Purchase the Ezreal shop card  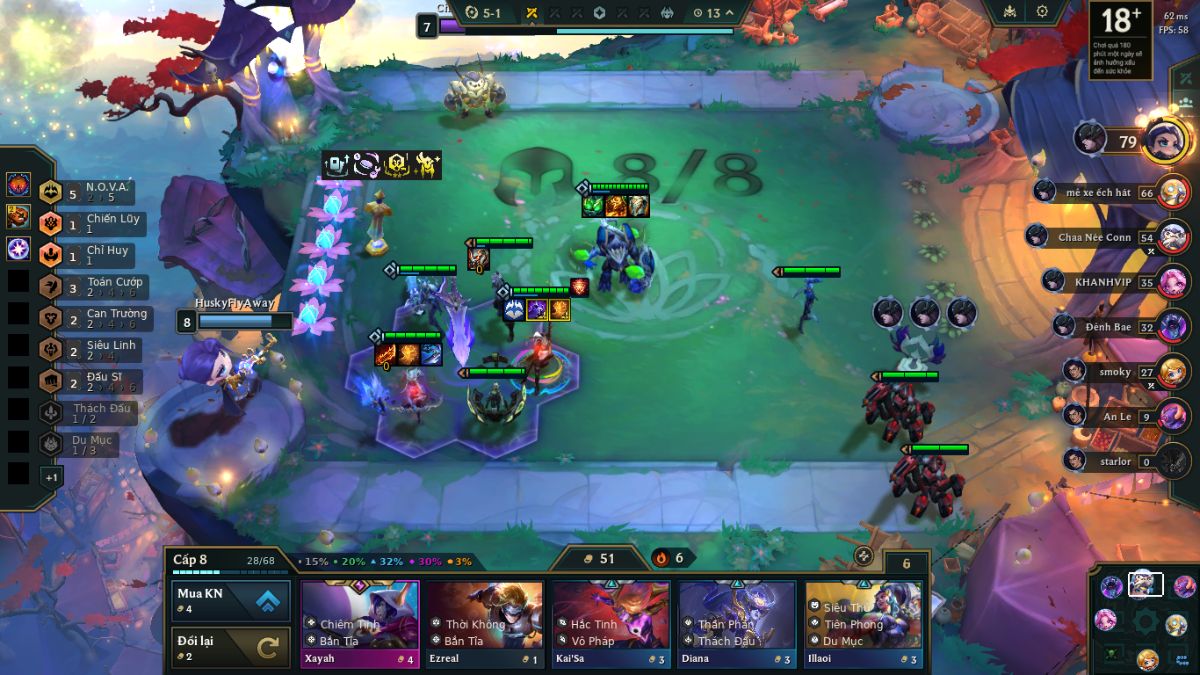tap(485, 624)
